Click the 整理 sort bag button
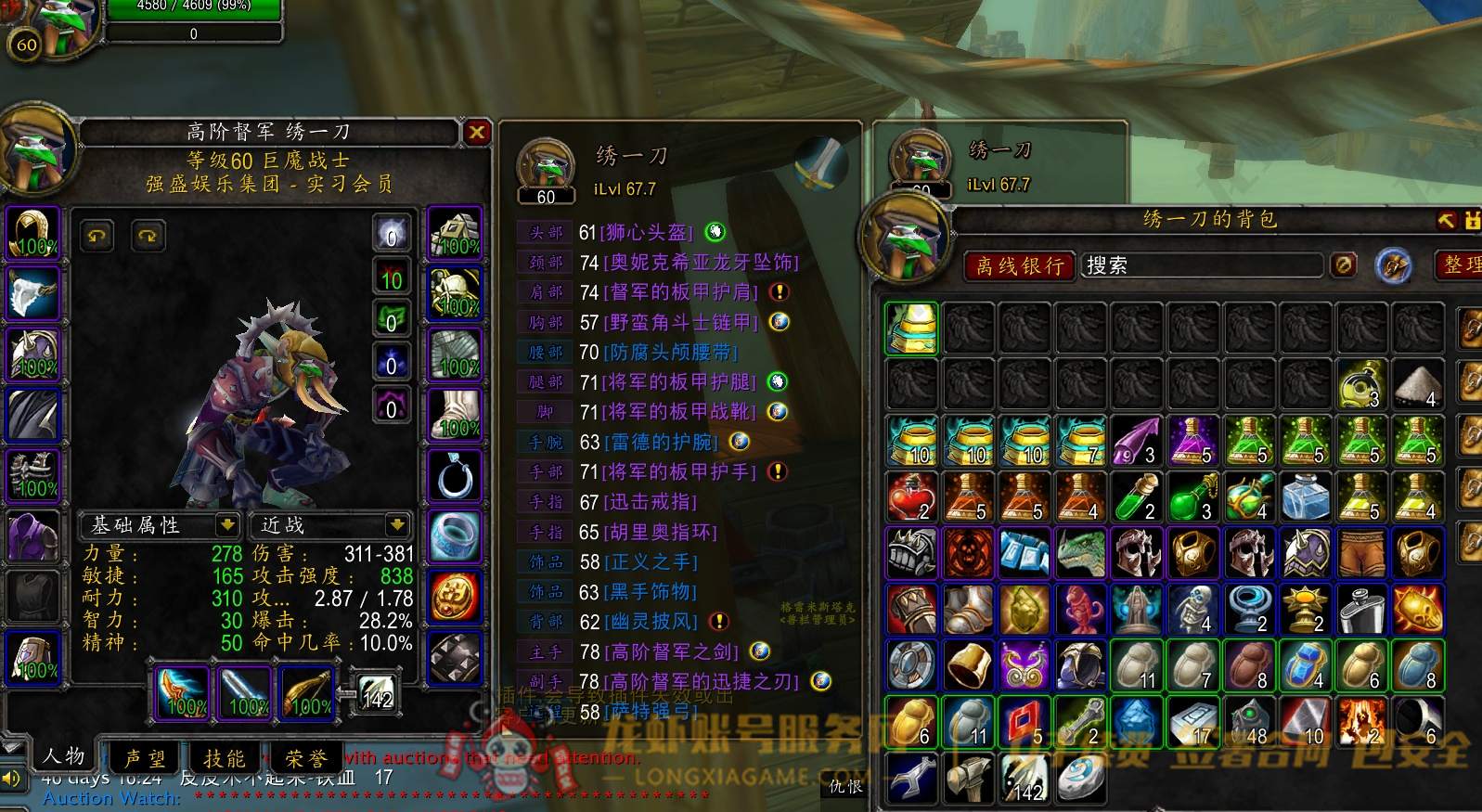This screenshot has height=812, width=1482. pyautogui.click(x=1462, y=265)
